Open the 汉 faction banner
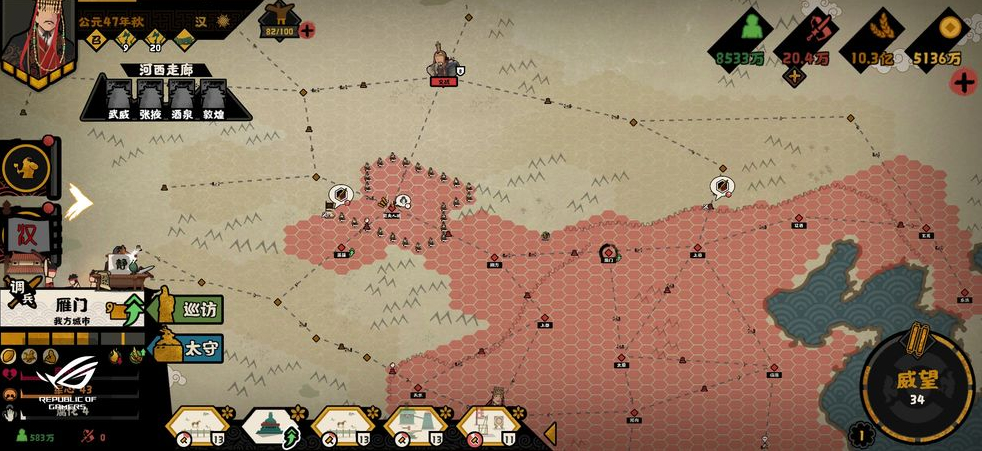The height and width of the screenshot is (451, 982). [27, 236]
